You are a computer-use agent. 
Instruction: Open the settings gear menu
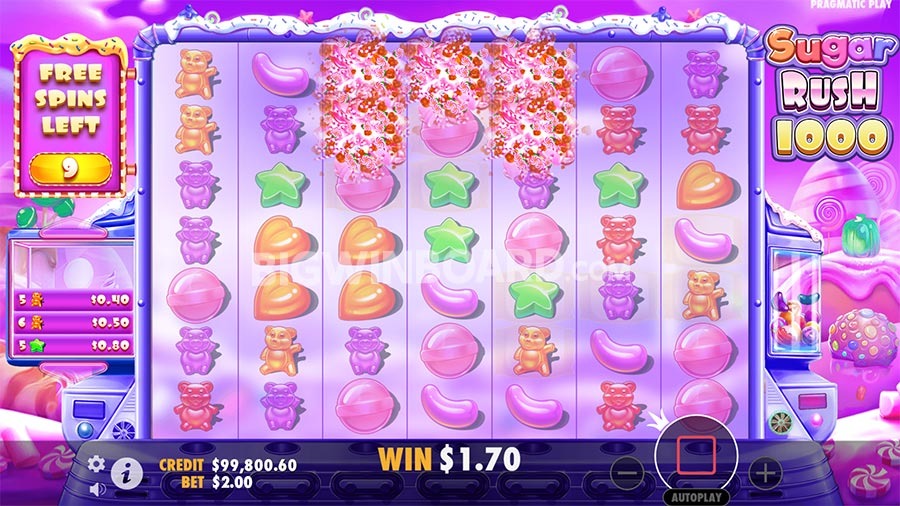click(97, 464)
